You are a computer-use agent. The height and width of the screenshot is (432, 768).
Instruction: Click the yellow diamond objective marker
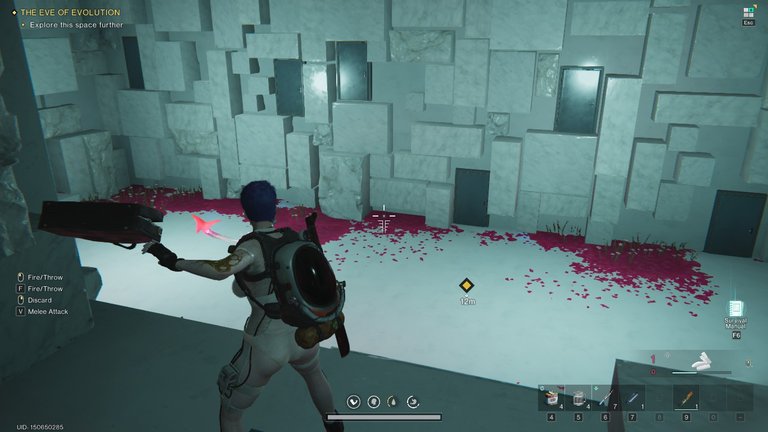[x=466, y=285]
